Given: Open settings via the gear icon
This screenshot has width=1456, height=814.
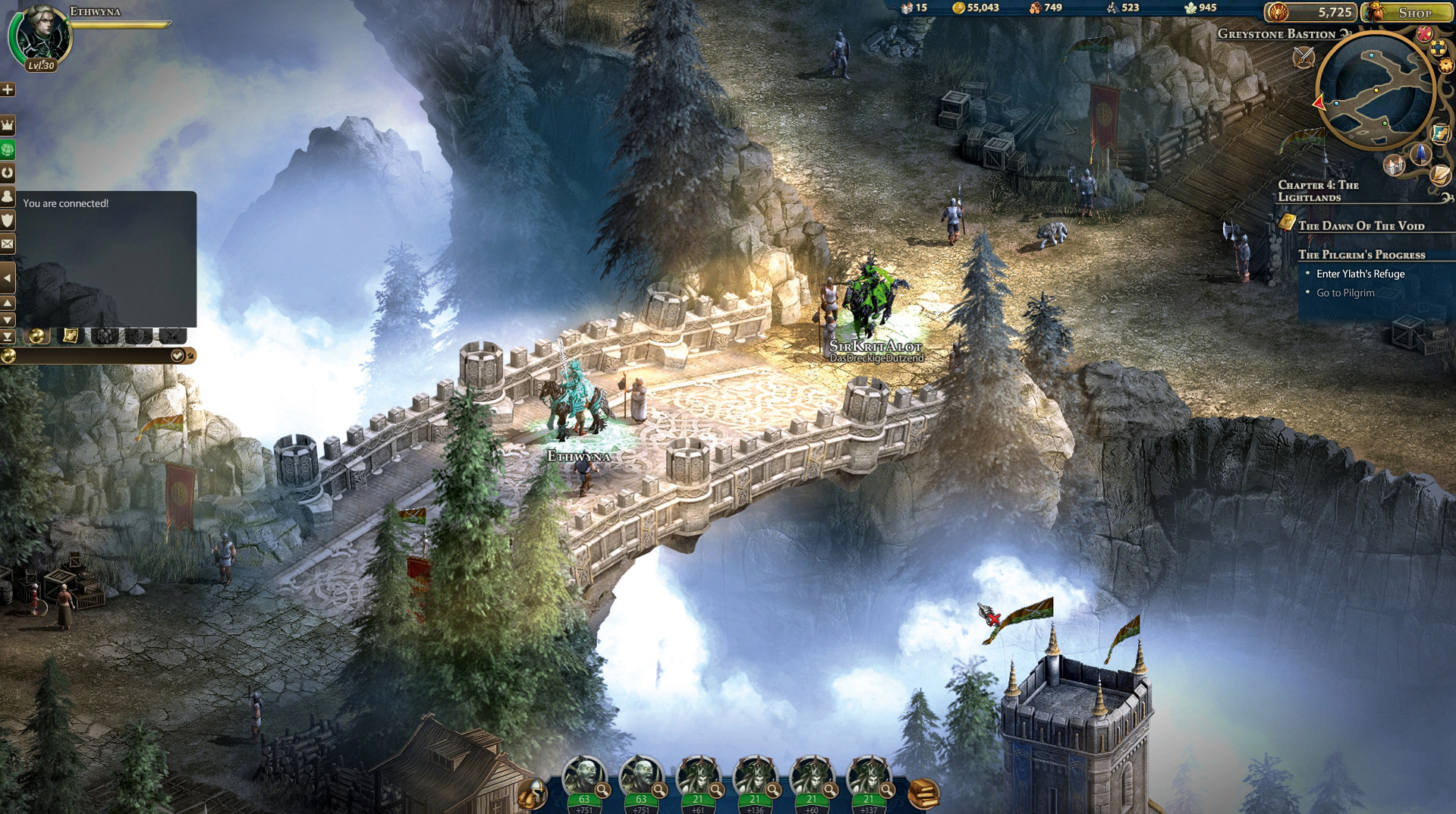Looking at the screenshot, I should pos(1446,66).
